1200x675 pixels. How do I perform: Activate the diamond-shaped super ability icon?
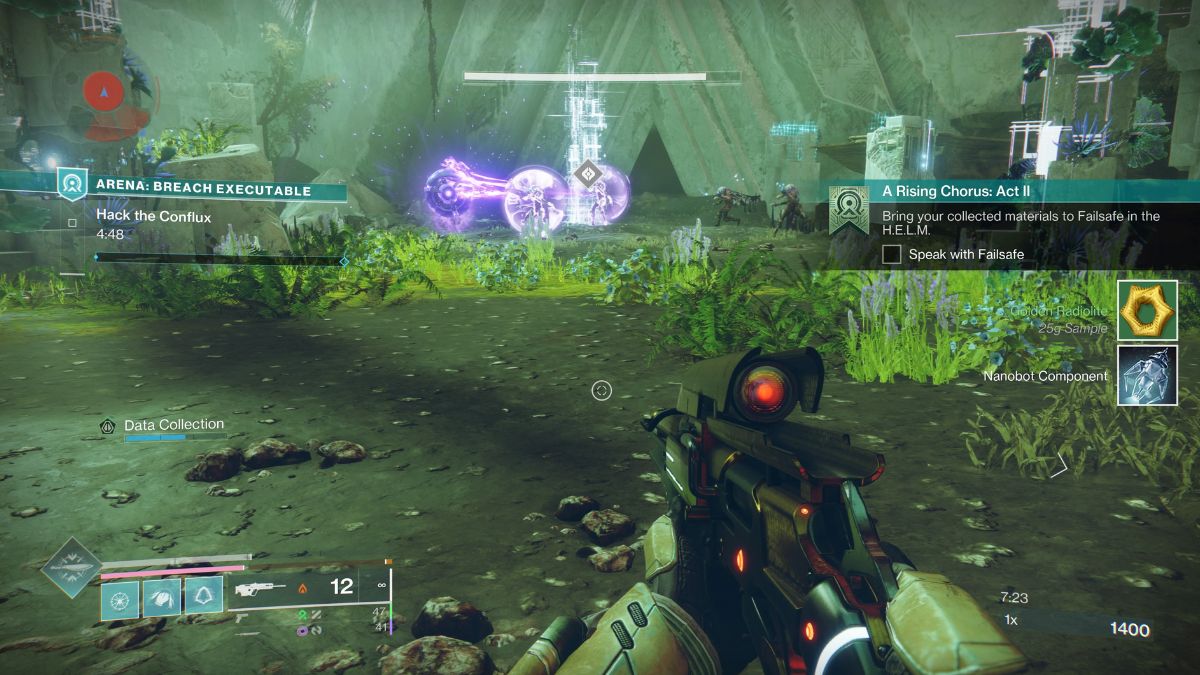pos(71,568)
